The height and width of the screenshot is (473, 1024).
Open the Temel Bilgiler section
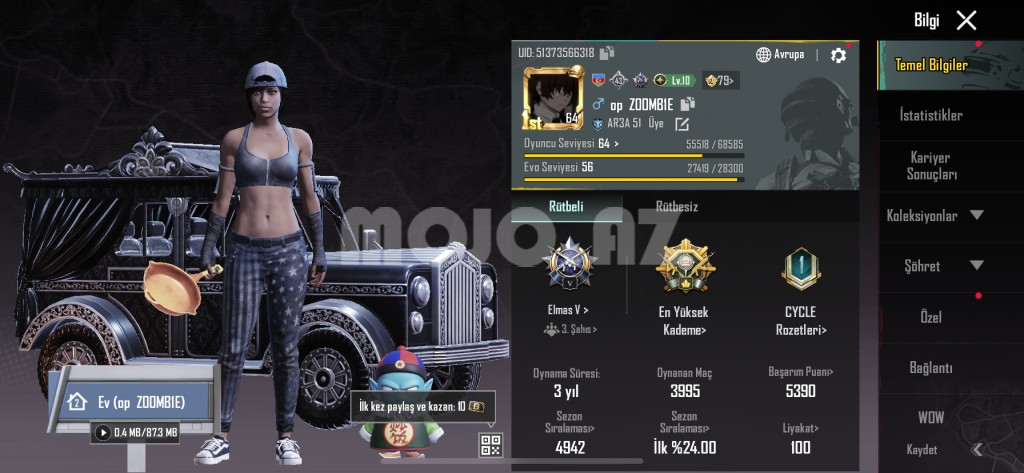pyautogui.click(x=931, y=65)
